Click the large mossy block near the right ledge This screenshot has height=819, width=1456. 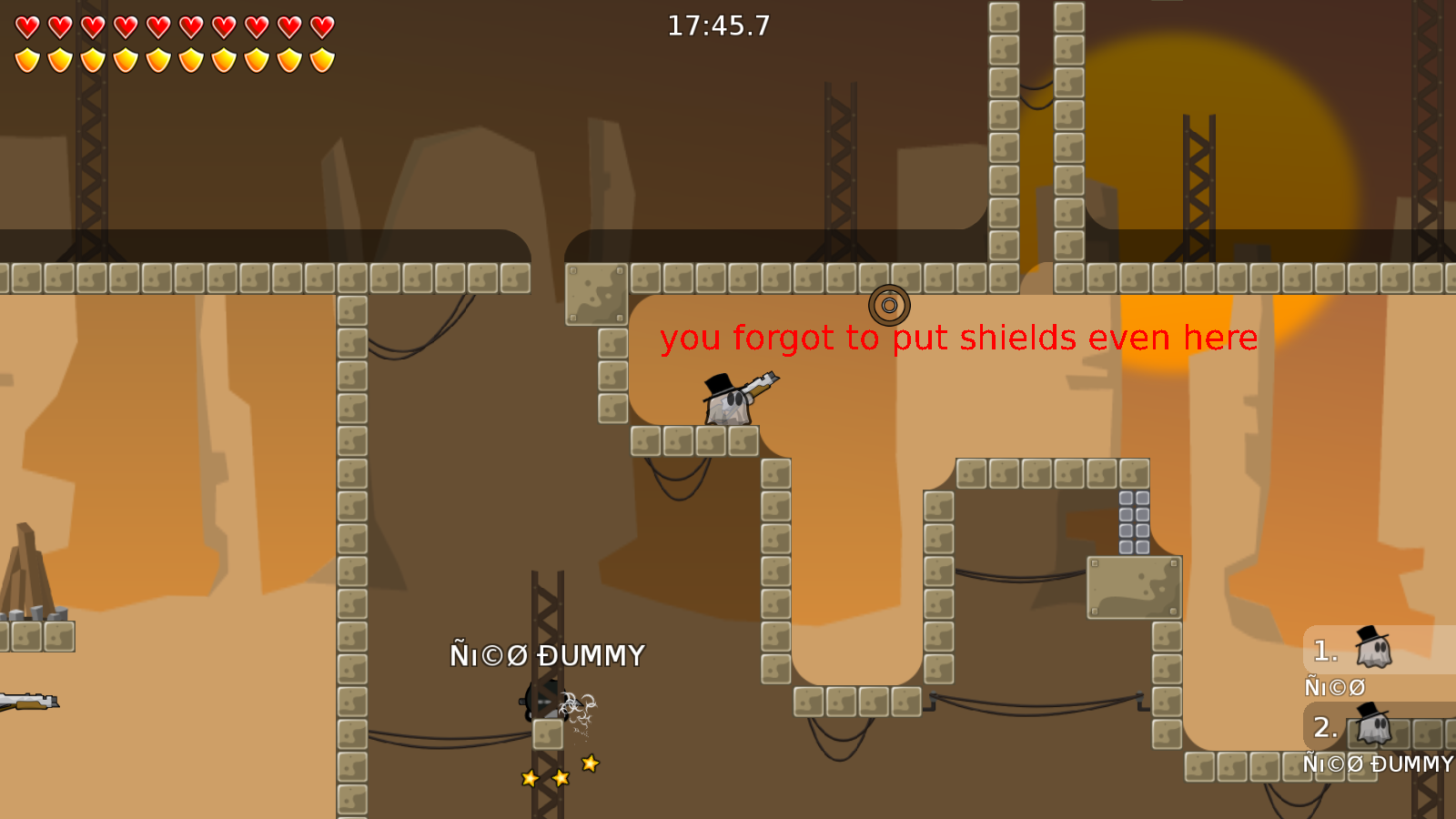pyautogui.click(x=1134, y=587)
